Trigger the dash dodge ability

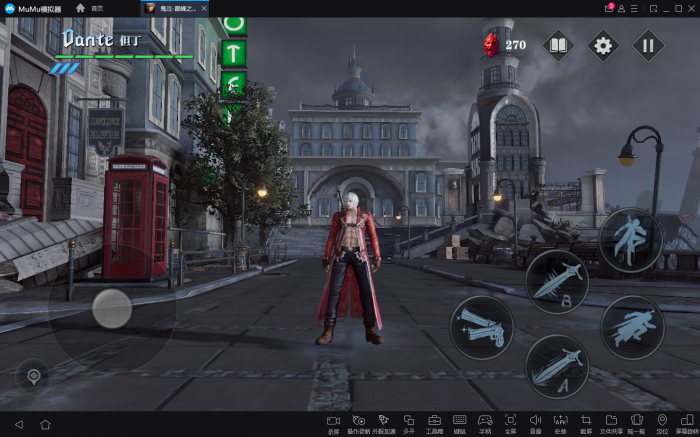[632, 327]
